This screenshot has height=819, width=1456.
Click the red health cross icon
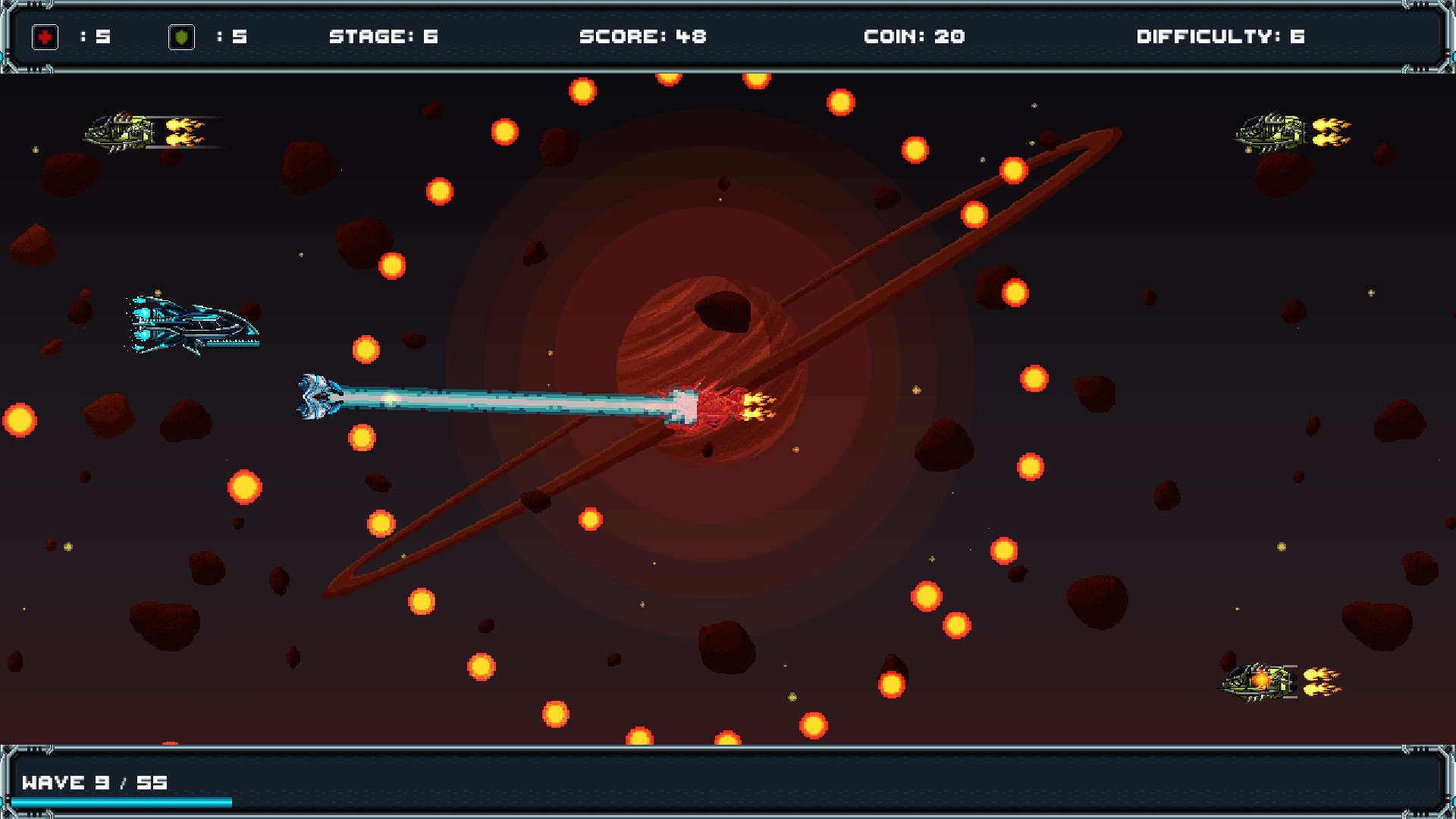click(44, 35)
